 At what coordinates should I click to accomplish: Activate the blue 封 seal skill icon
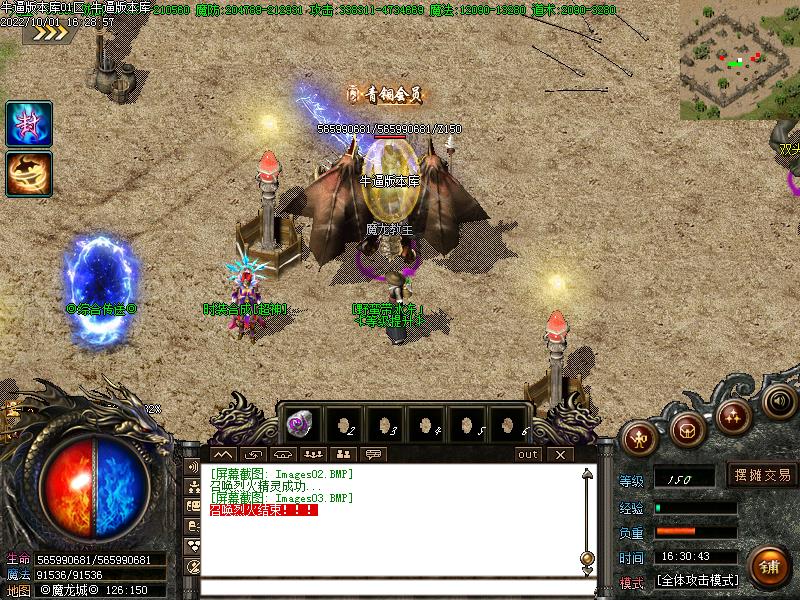click(29, 124)
